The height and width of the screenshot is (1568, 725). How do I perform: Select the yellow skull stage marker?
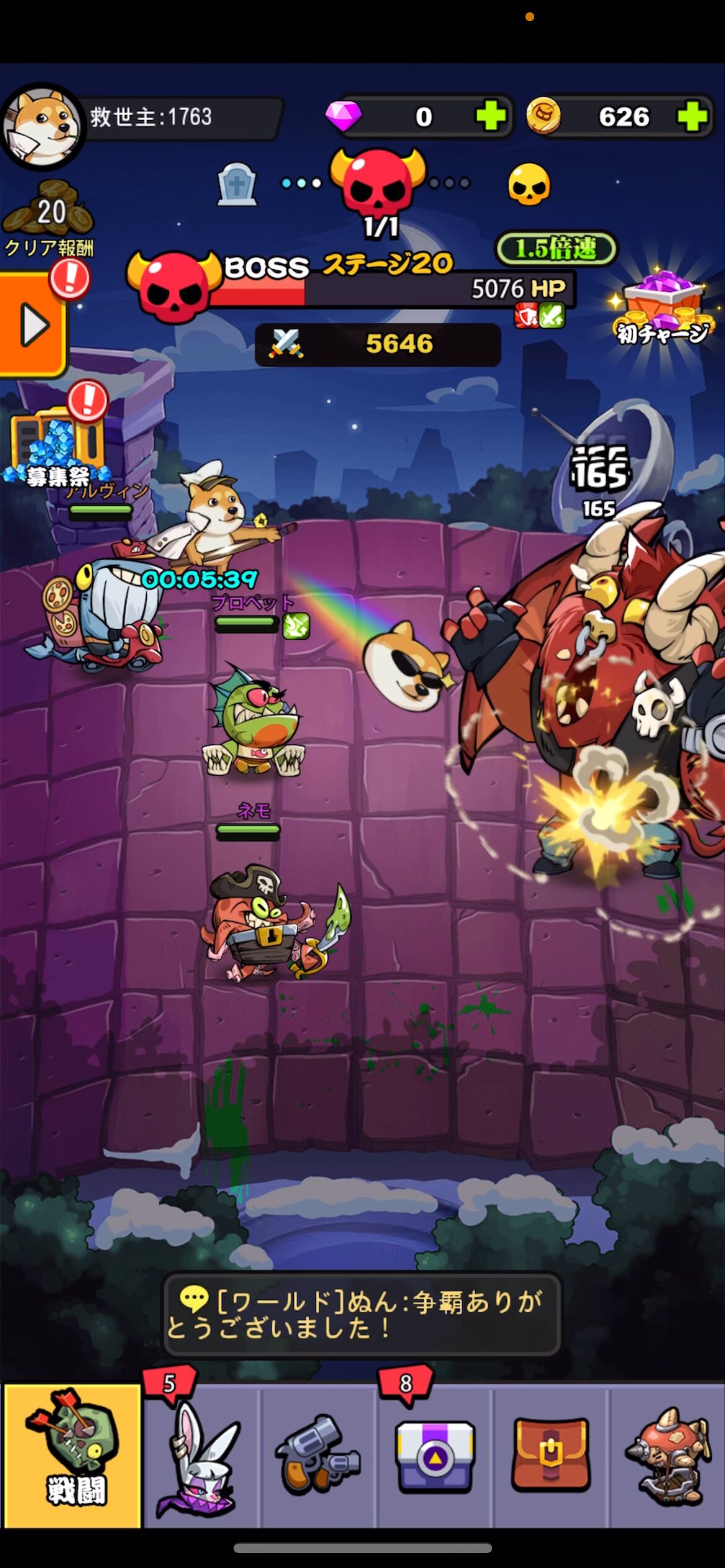point(529,185)
